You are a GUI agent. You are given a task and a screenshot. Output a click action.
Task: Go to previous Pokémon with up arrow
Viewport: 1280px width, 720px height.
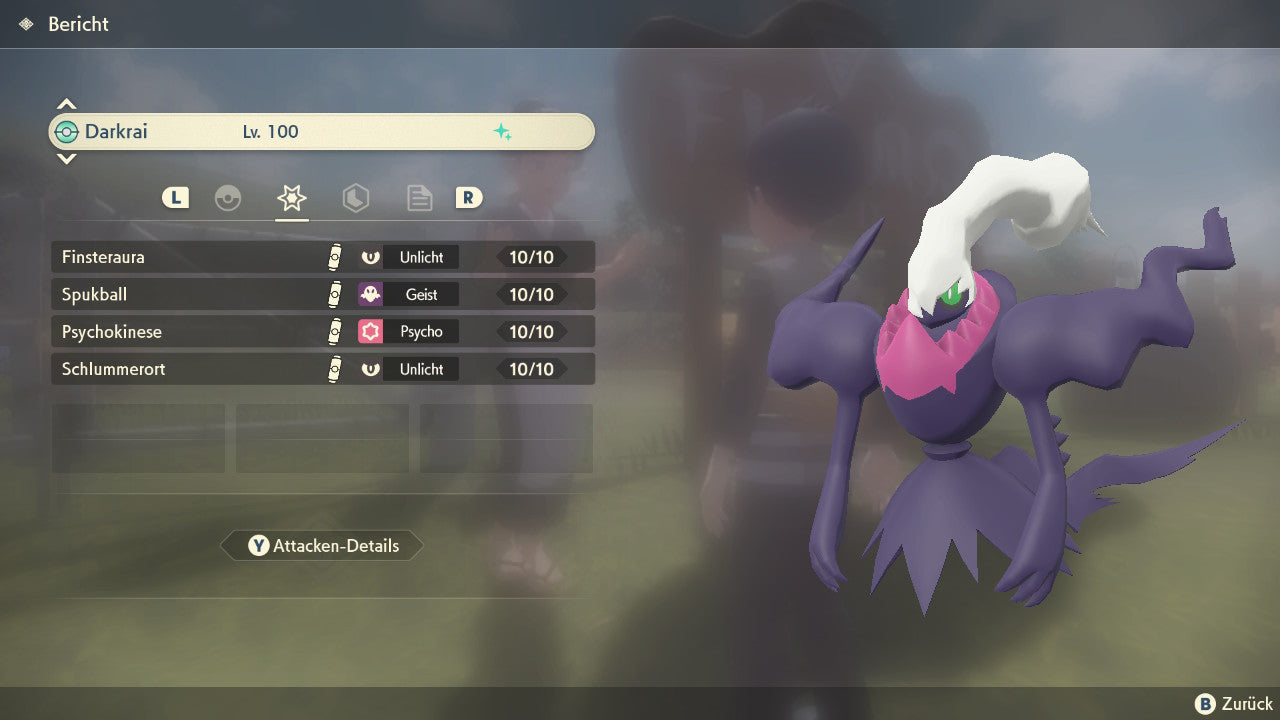66,104
